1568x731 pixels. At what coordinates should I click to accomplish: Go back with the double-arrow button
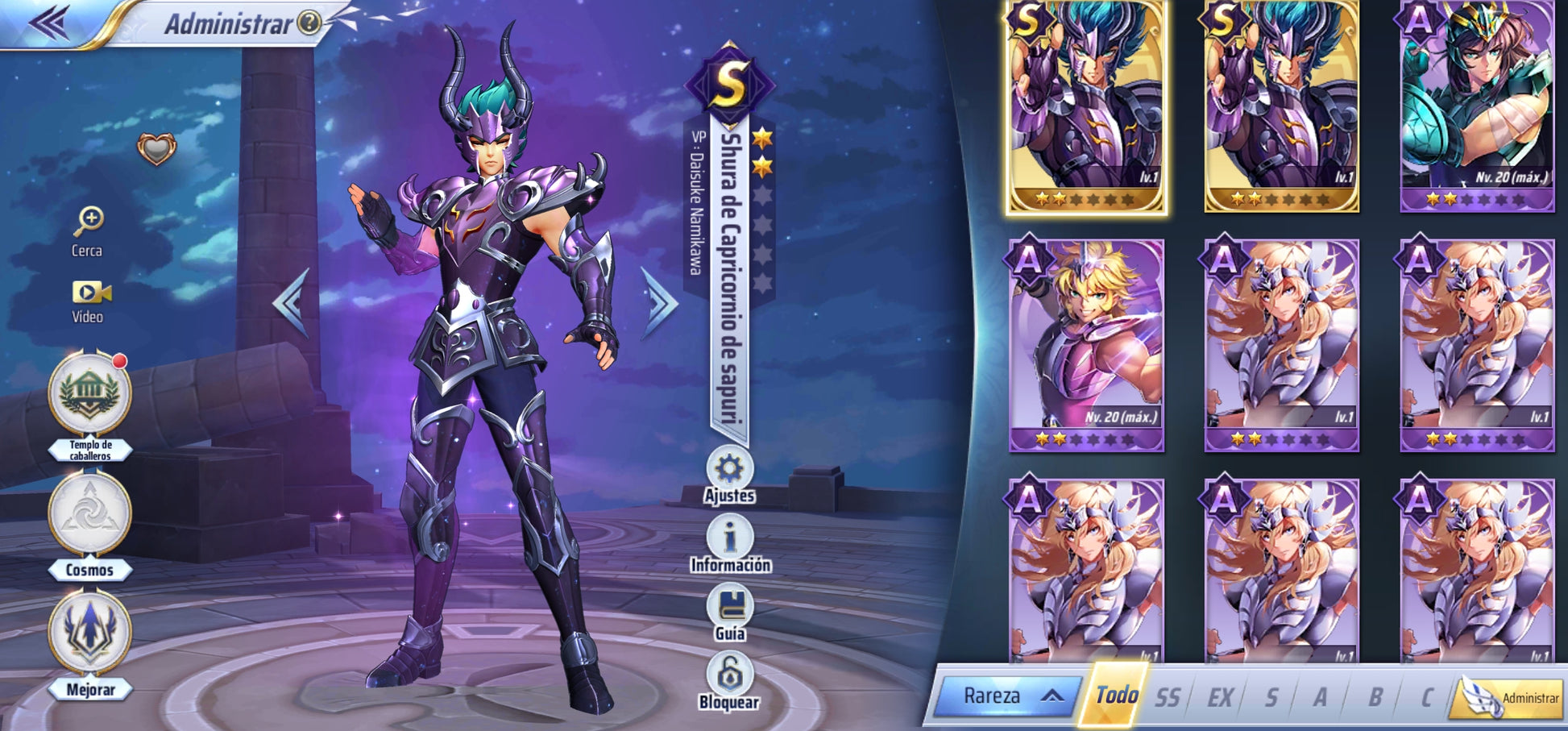[48, 23]
